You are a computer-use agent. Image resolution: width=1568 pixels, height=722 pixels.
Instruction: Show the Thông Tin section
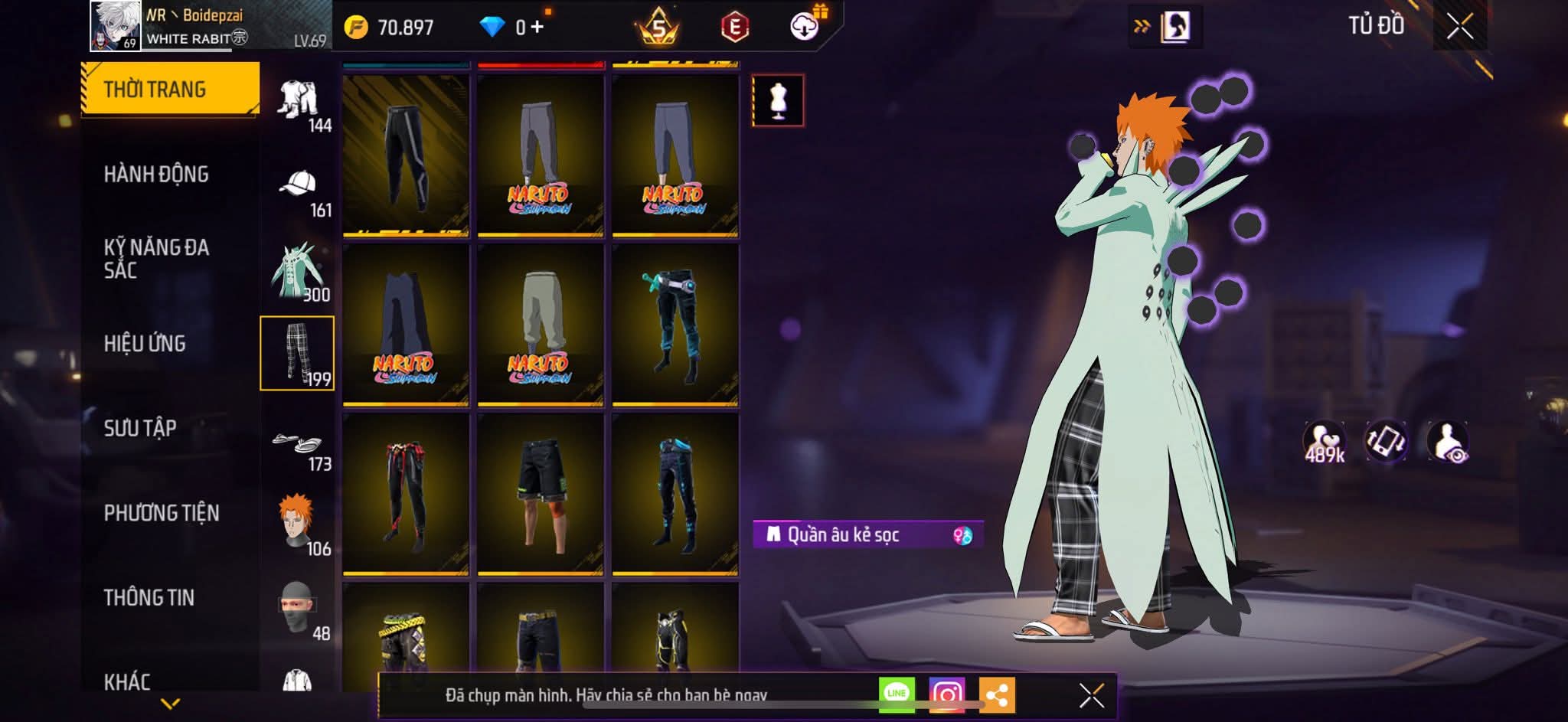[x=149, y=597]
